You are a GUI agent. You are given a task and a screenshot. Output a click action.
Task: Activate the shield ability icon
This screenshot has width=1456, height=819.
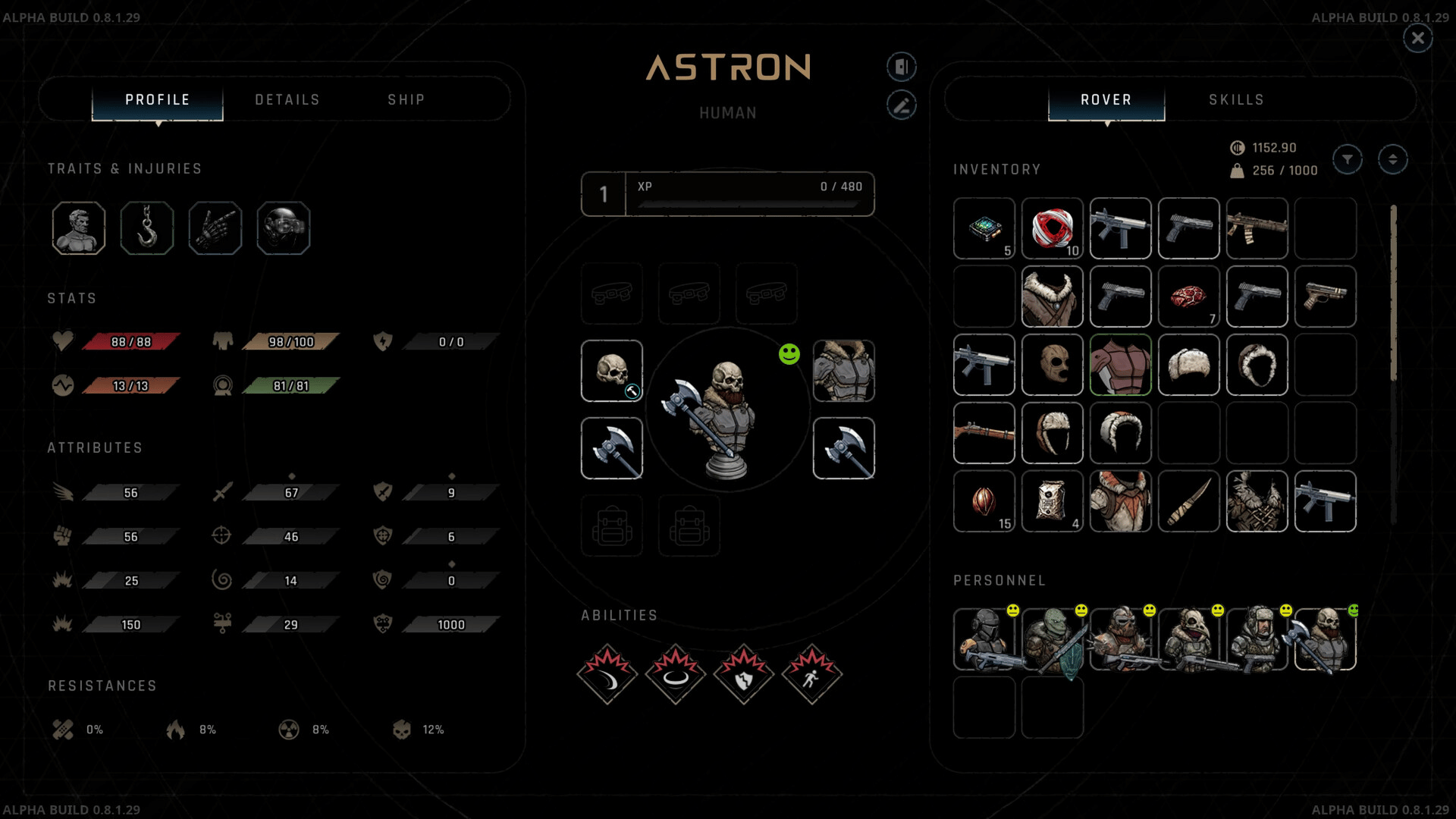click(744, 675)
